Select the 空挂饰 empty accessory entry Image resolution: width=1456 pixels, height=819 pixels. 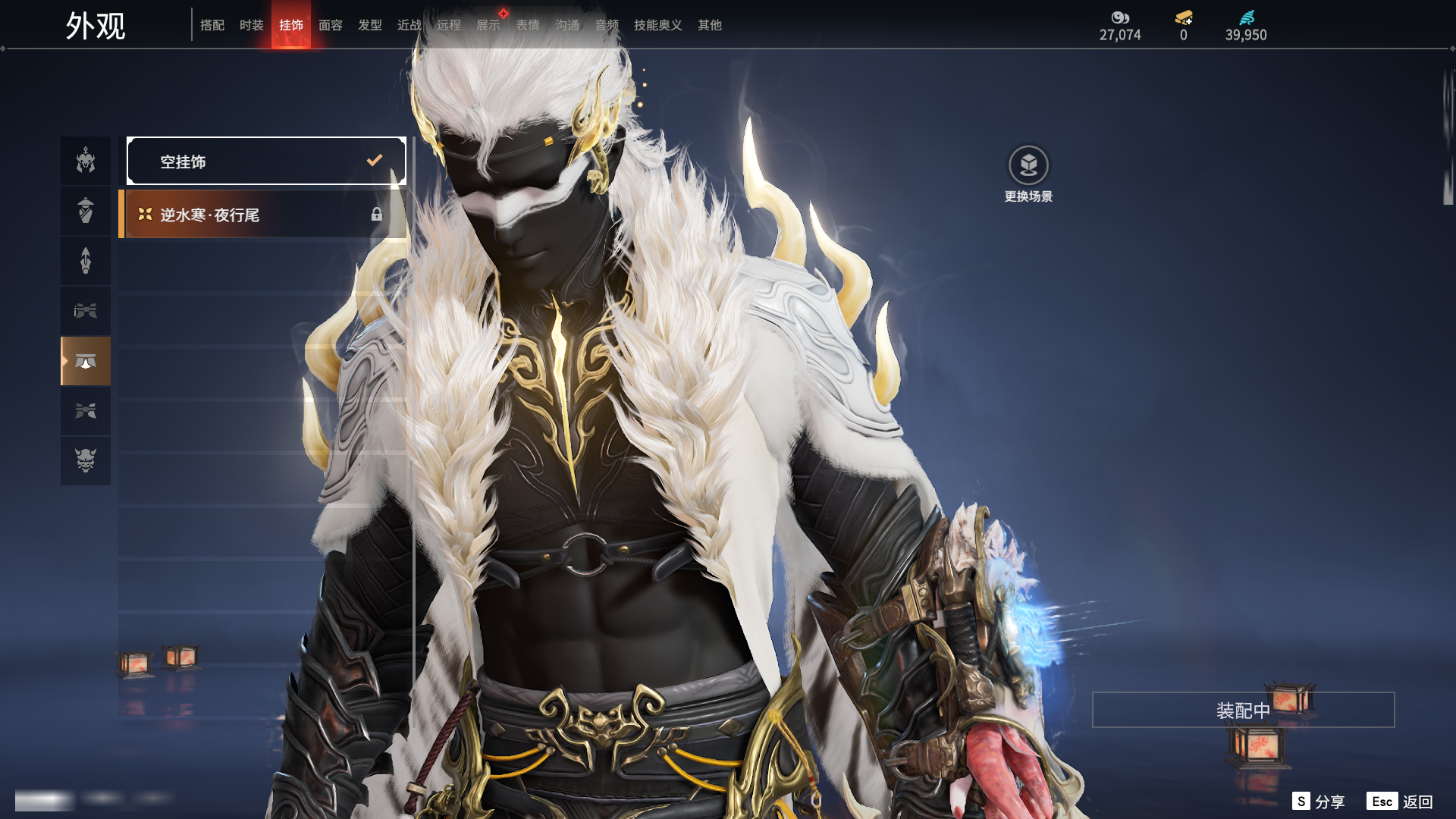click(x=266, y=161)
